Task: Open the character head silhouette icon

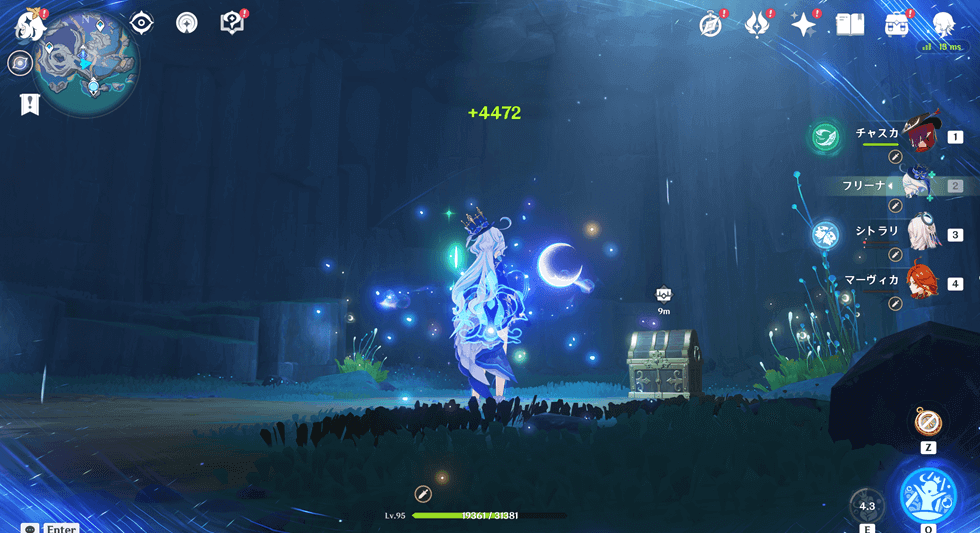Action: click(943, 25)
